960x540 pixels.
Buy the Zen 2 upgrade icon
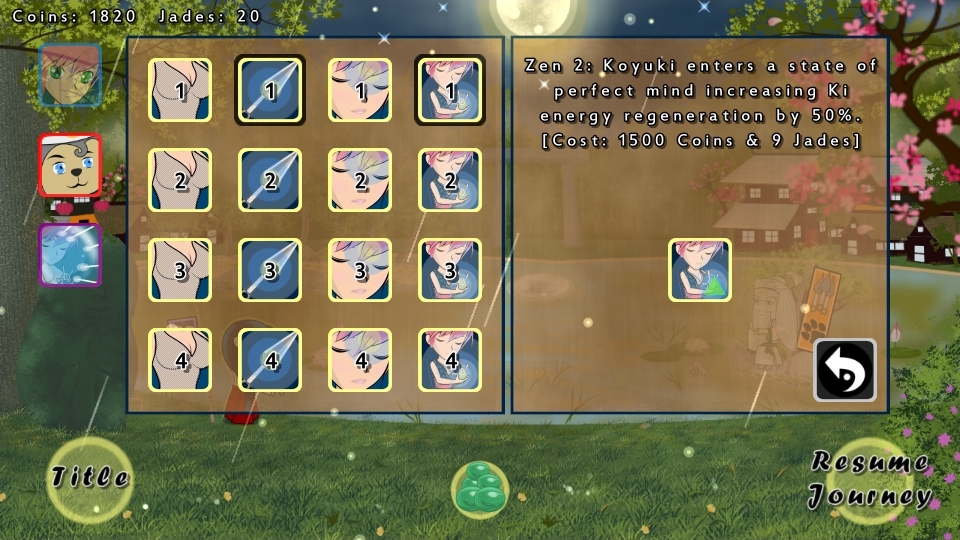tap(700, 270)
